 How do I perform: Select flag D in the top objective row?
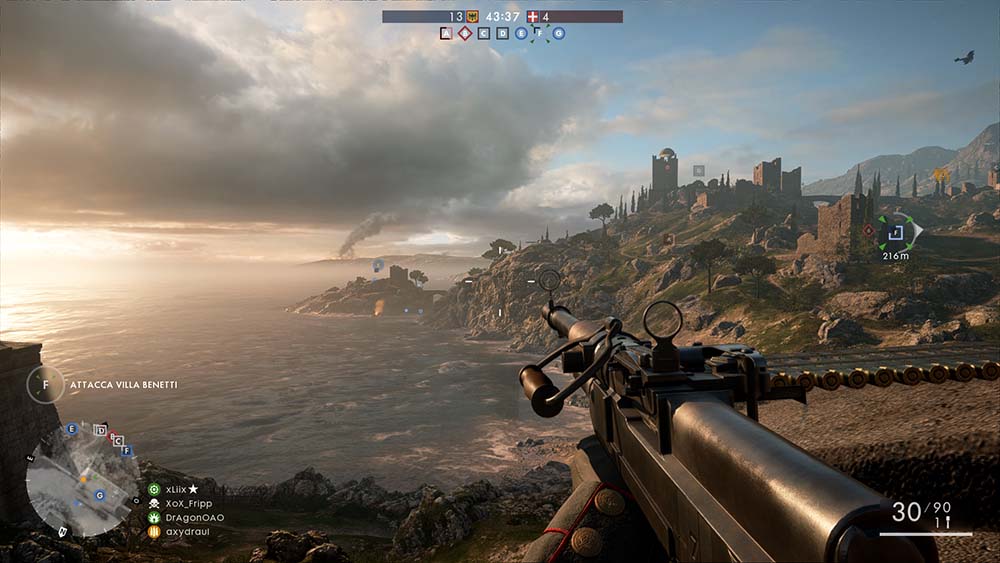coord(502,33)
